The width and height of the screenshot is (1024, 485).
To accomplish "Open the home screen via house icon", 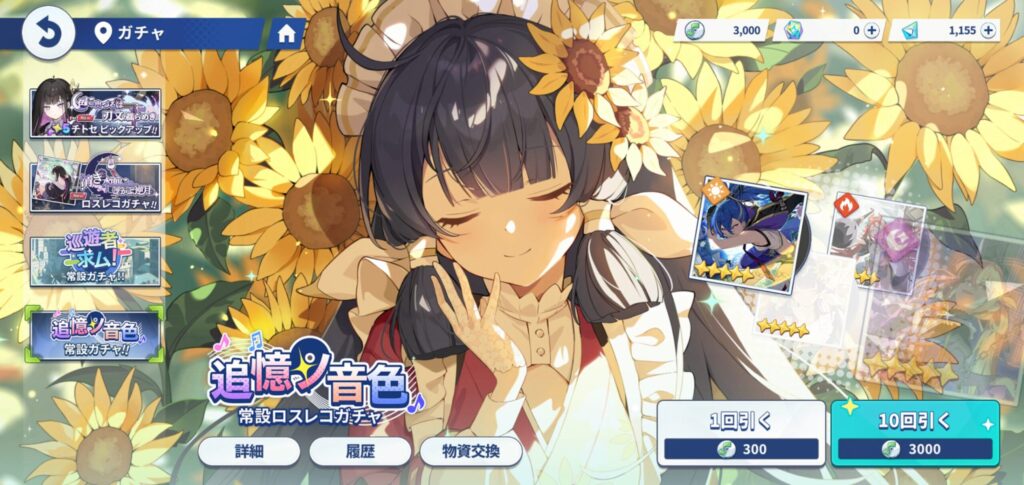I will tap(287, 33).
